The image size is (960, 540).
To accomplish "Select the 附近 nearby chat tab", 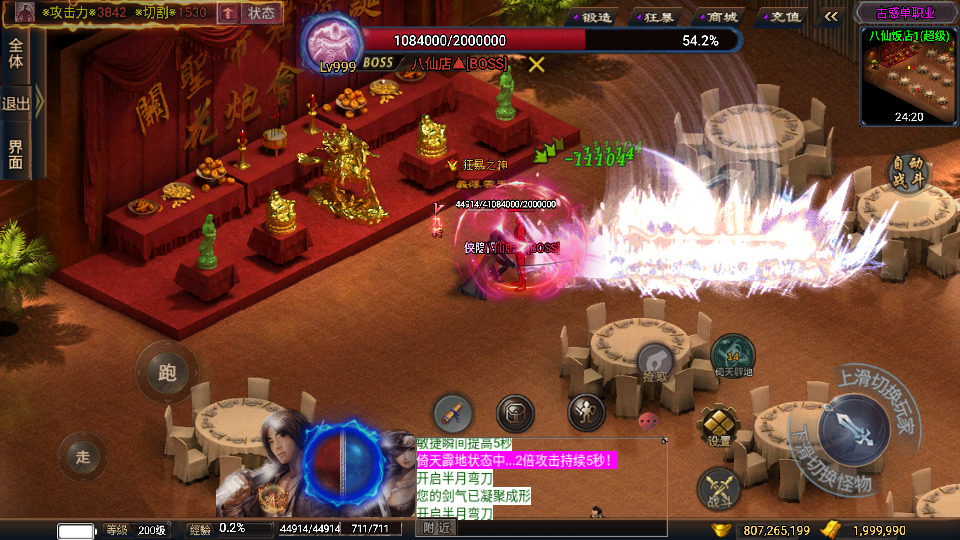I will 436,527.
